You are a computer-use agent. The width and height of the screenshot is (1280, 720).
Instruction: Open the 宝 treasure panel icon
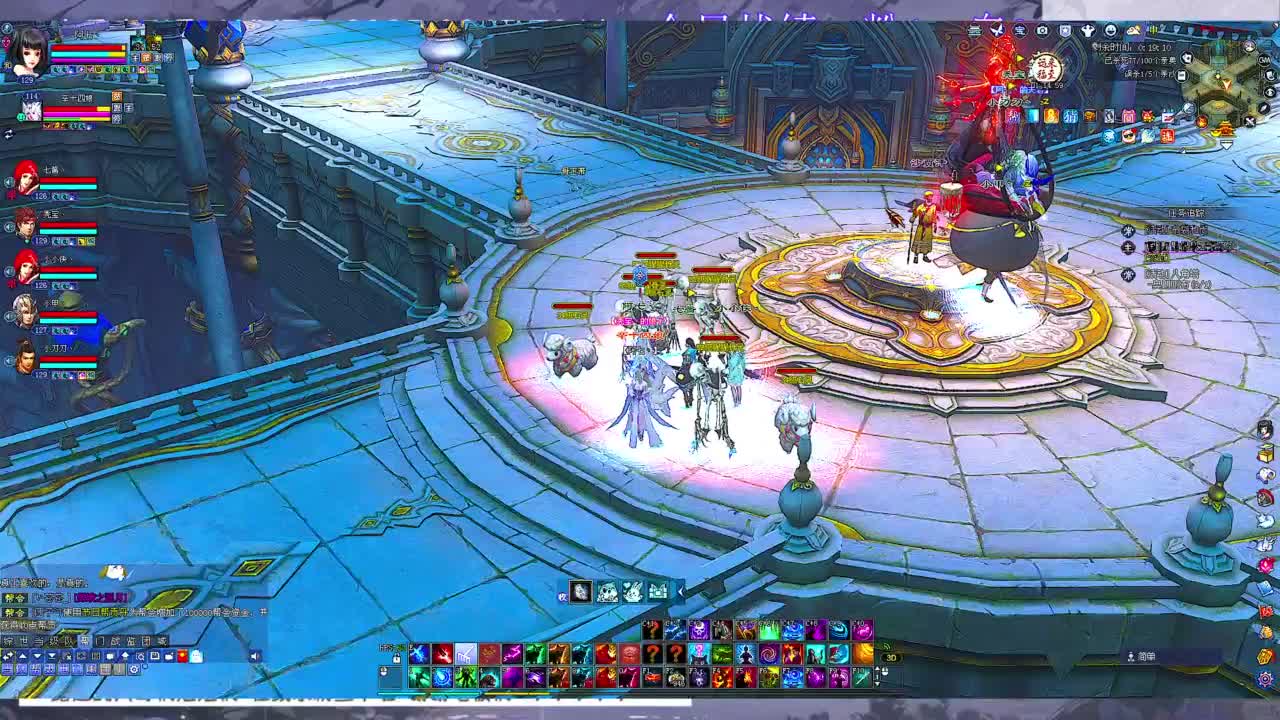(x=1021, y=29)
